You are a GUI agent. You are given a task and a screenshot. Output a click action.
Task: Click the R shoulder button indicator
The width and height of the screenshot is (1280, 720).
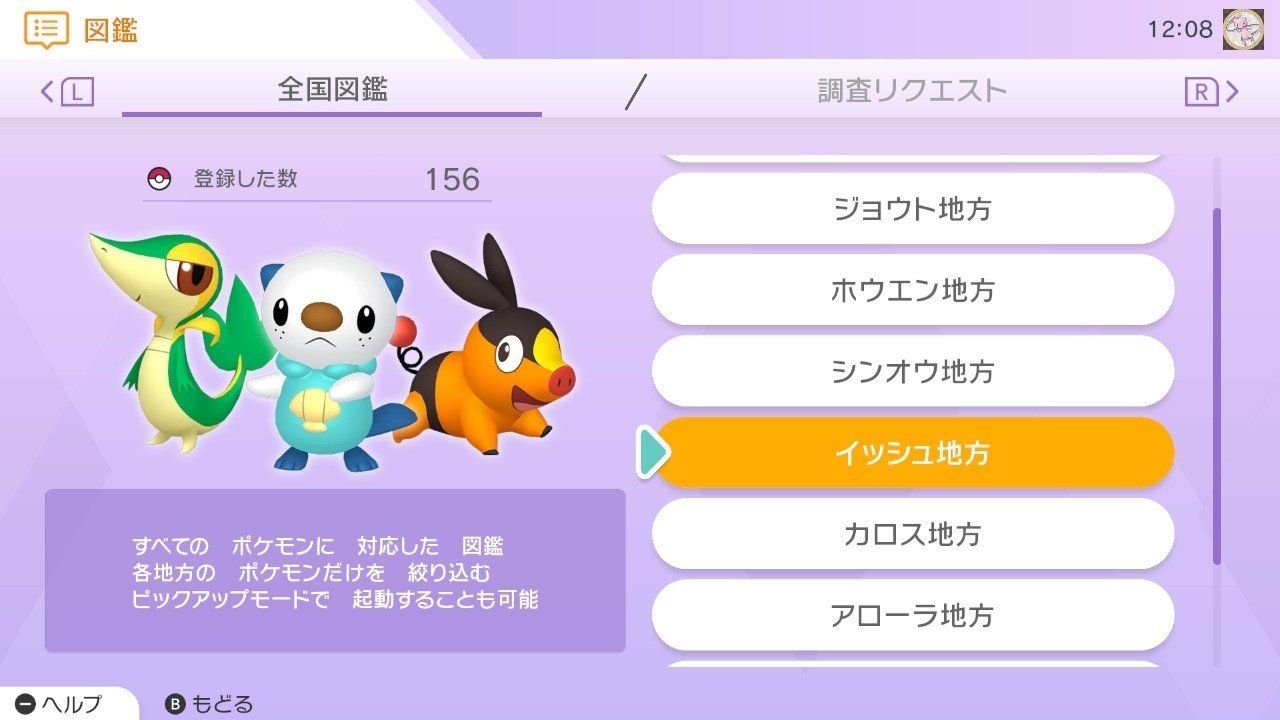click(x=1204, y=91)
